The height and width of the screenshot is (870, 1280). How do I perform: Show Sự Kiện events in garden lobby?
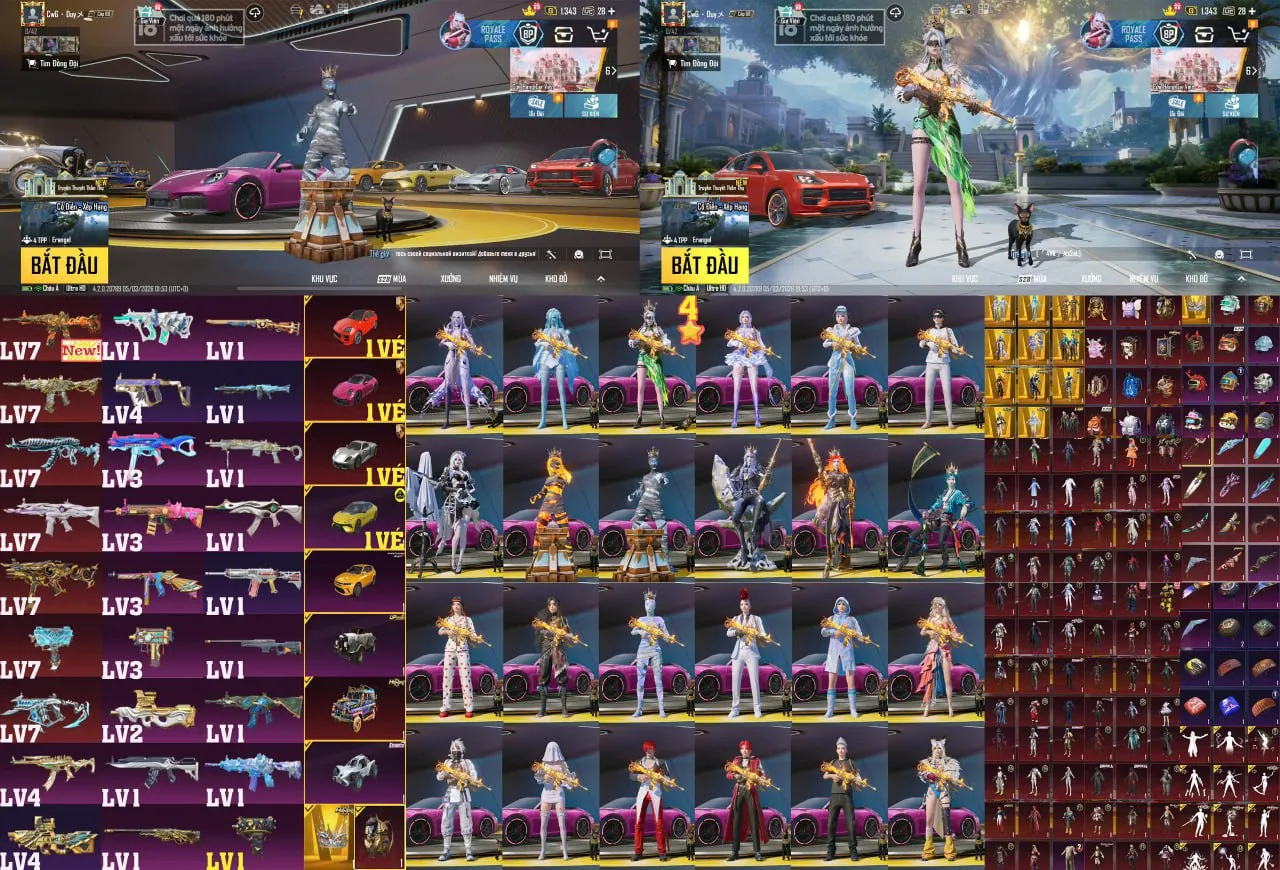coord(1231,105)
